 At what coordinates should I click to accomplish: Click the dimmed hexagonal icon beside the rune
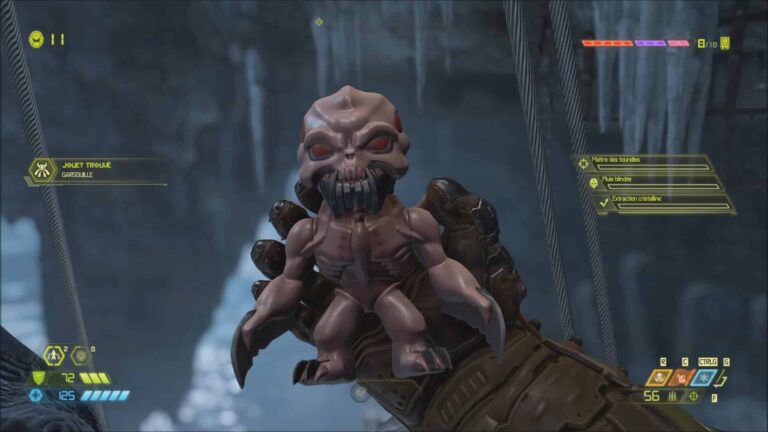(79, 356)
